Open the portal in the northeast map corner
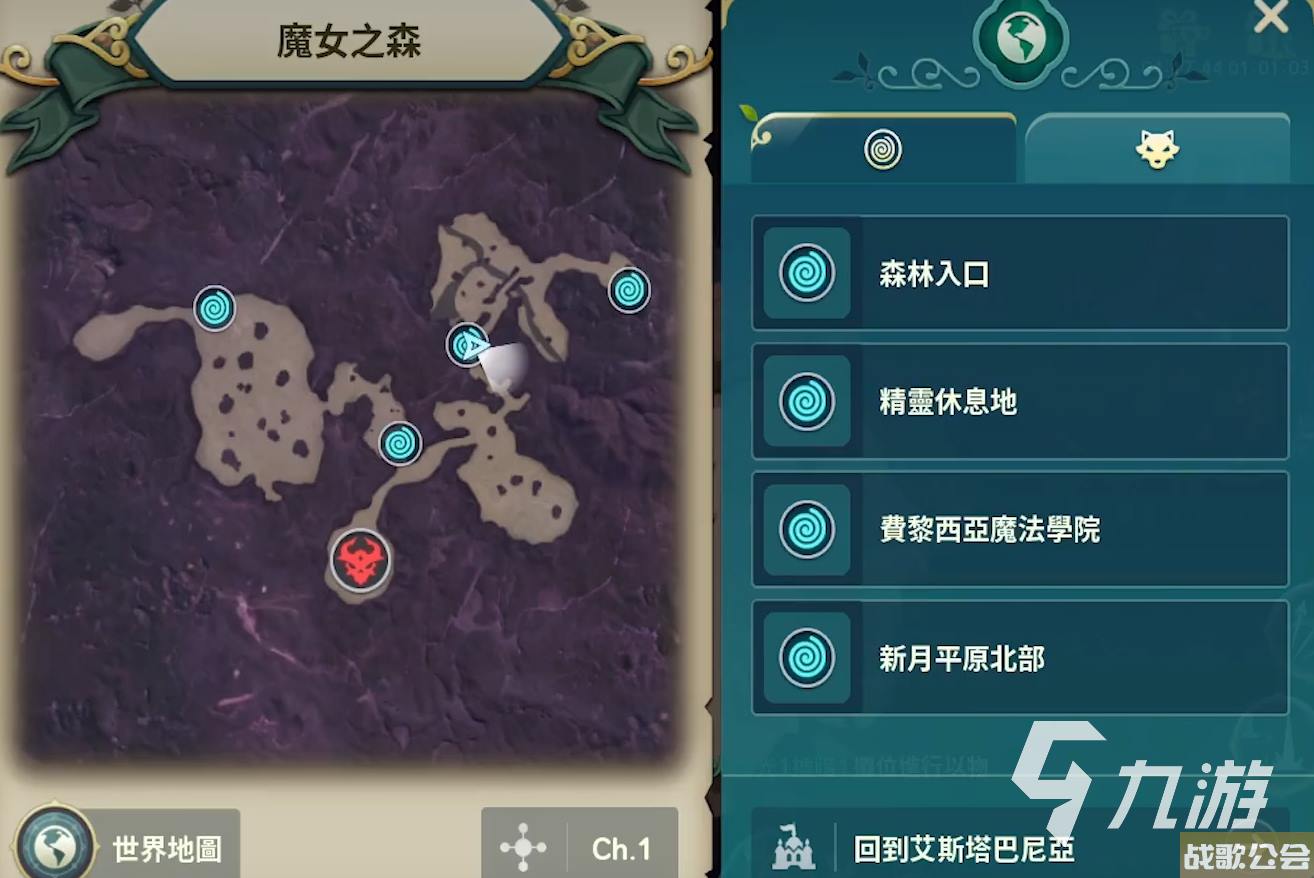Image resolution: width=1314 pixels, height=878 pixels. tap(629, 288)
